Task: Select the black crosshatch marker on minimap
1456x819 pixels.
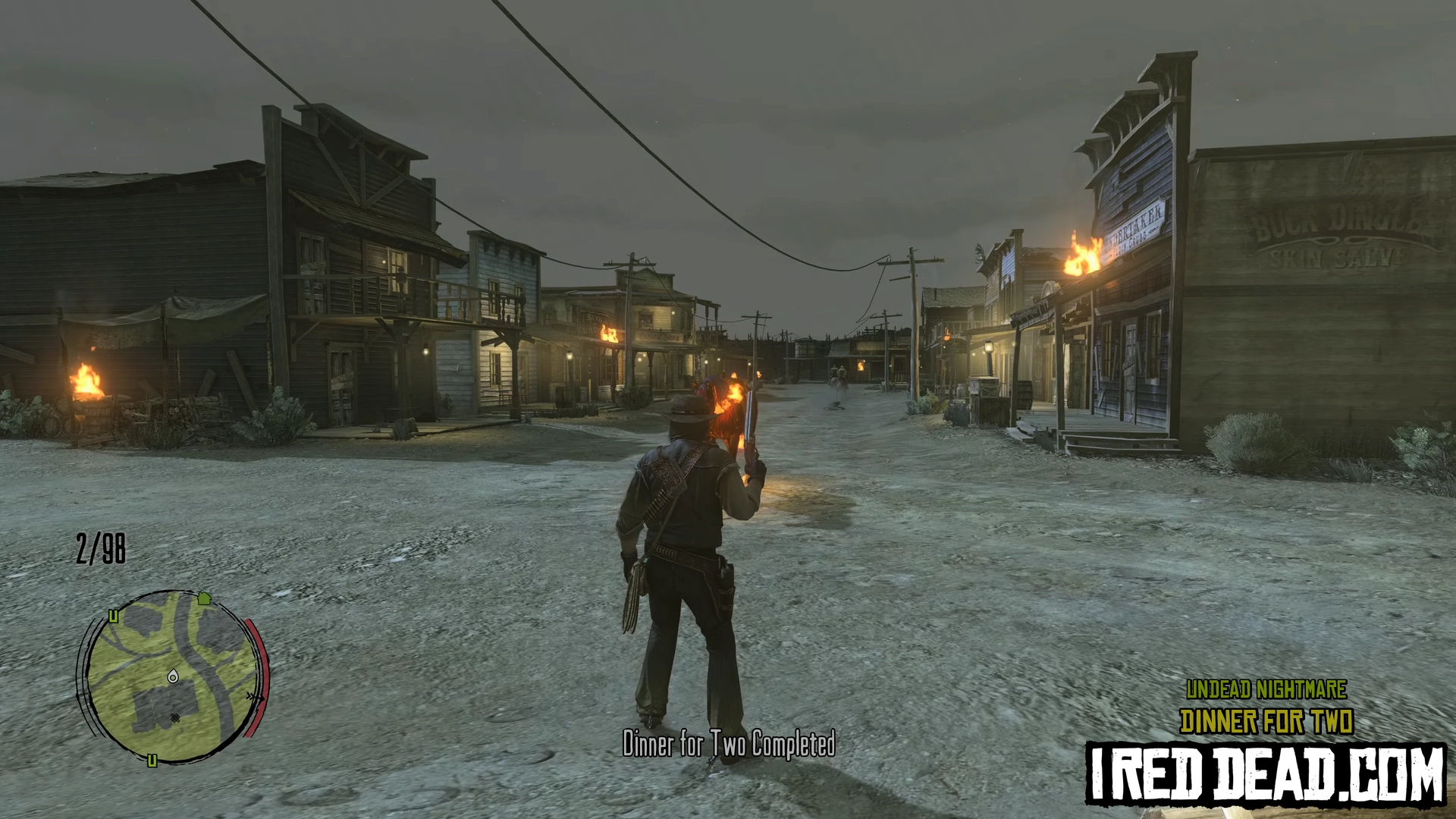Action: click(x=176, y=717)
